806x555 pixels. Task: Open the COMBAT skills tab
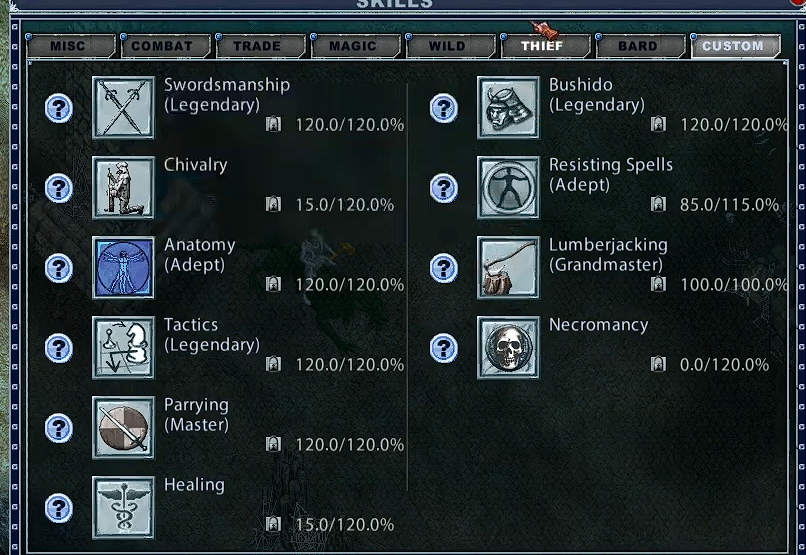(162, 46)
